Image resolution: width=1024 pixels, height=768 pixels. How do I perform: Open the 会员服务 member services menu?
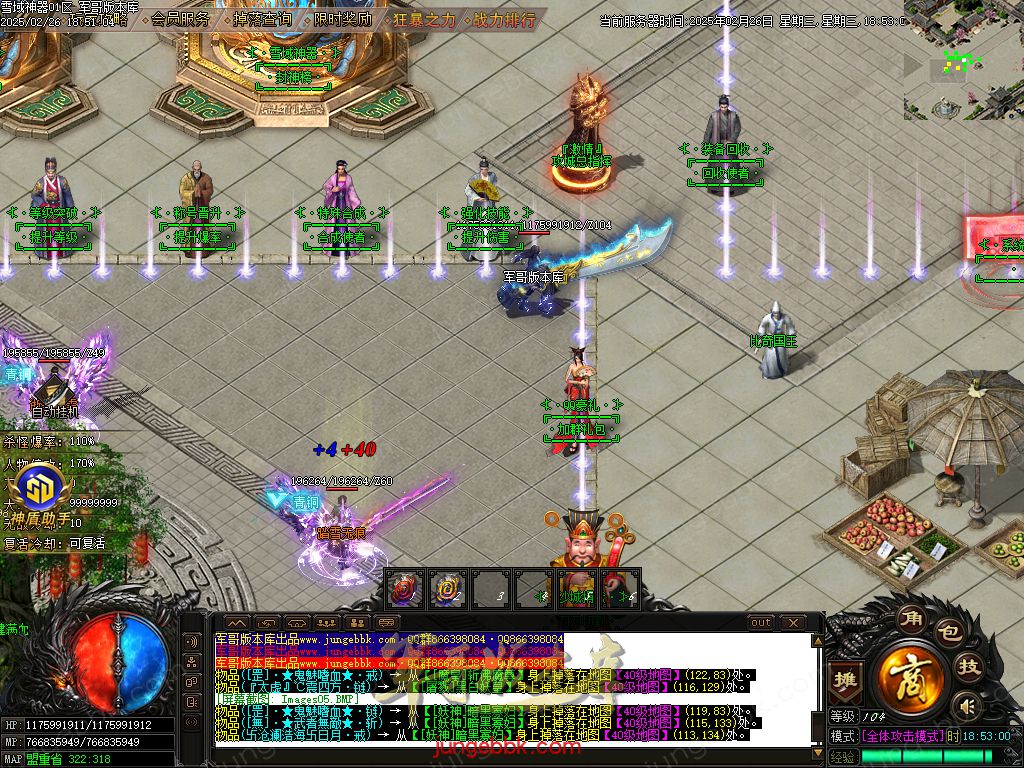(x=181, y=19)
